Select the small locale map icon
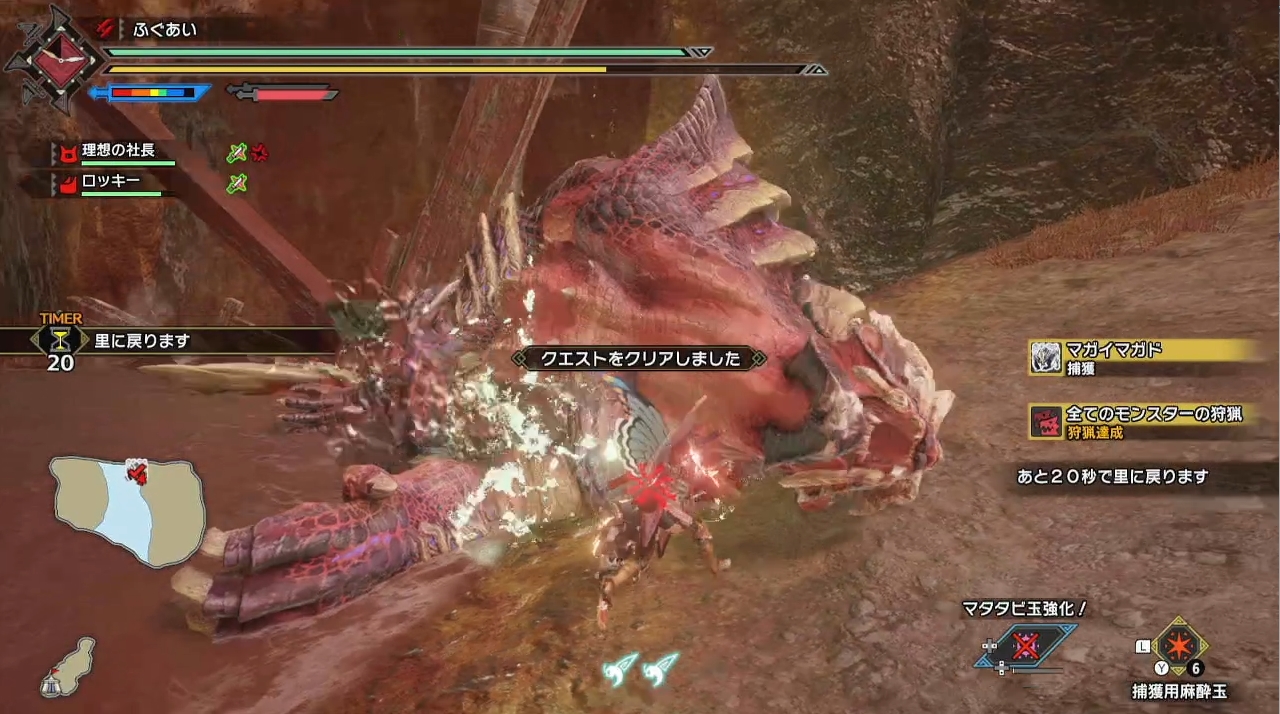The width and height of the screenshot is (1280, 714). pyautogui.click(x=68, y=667)
